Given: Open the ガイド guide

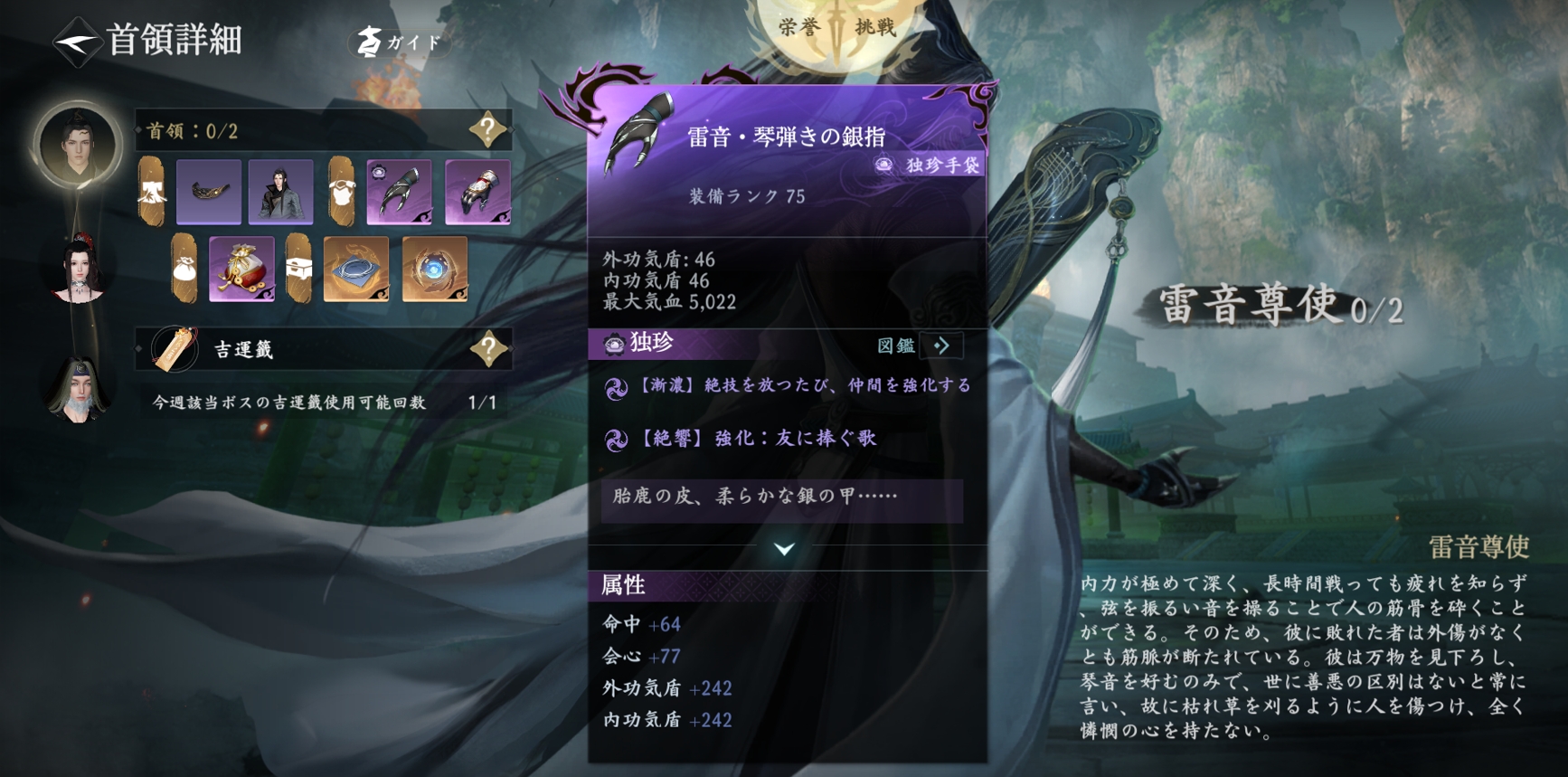Looking at the screenshot, I should pyautogui.click(x=399, y=42).
